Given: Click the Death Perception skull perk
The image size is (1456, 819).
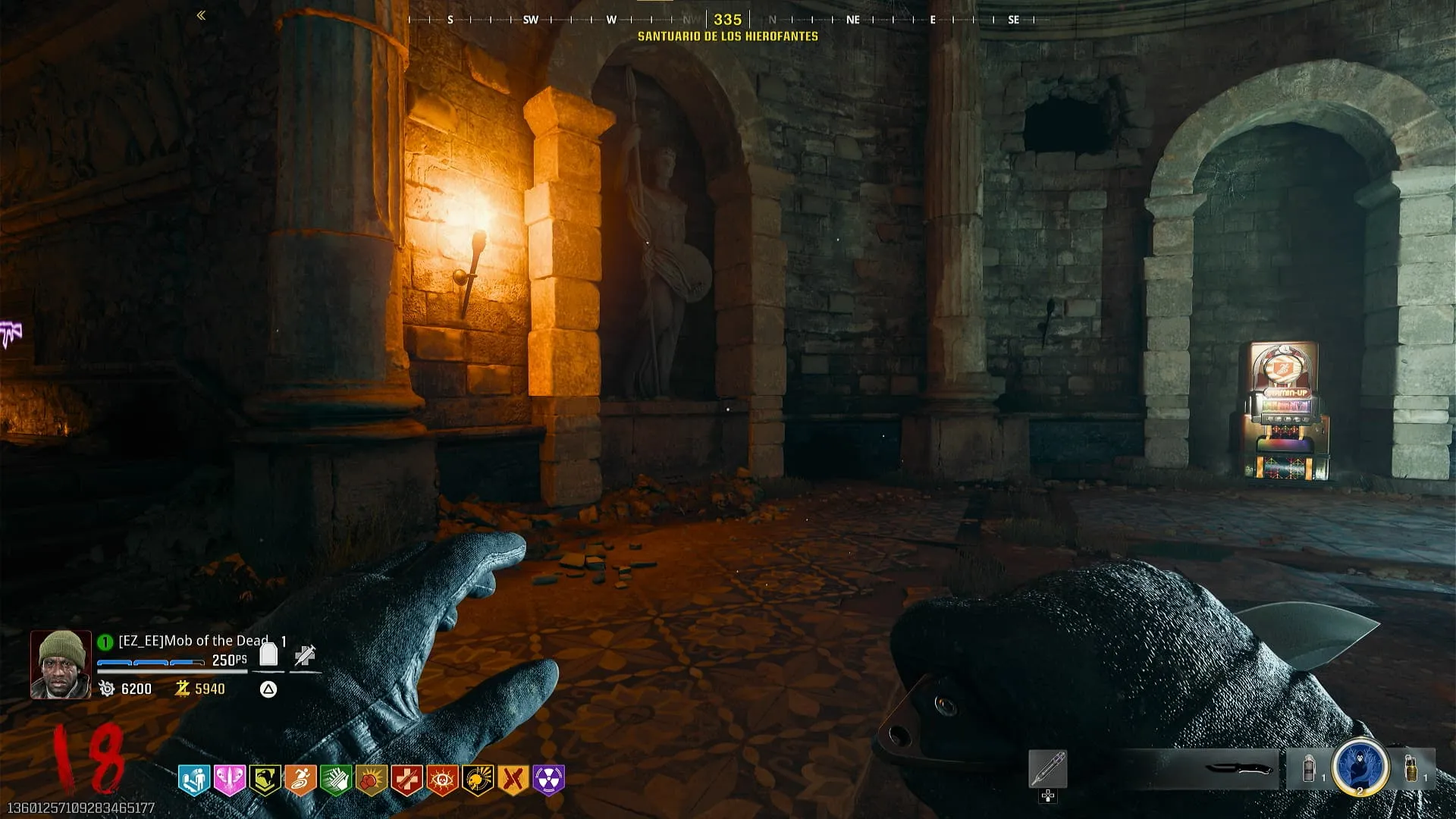Looking at the screenshot, I should click(478, 780).
